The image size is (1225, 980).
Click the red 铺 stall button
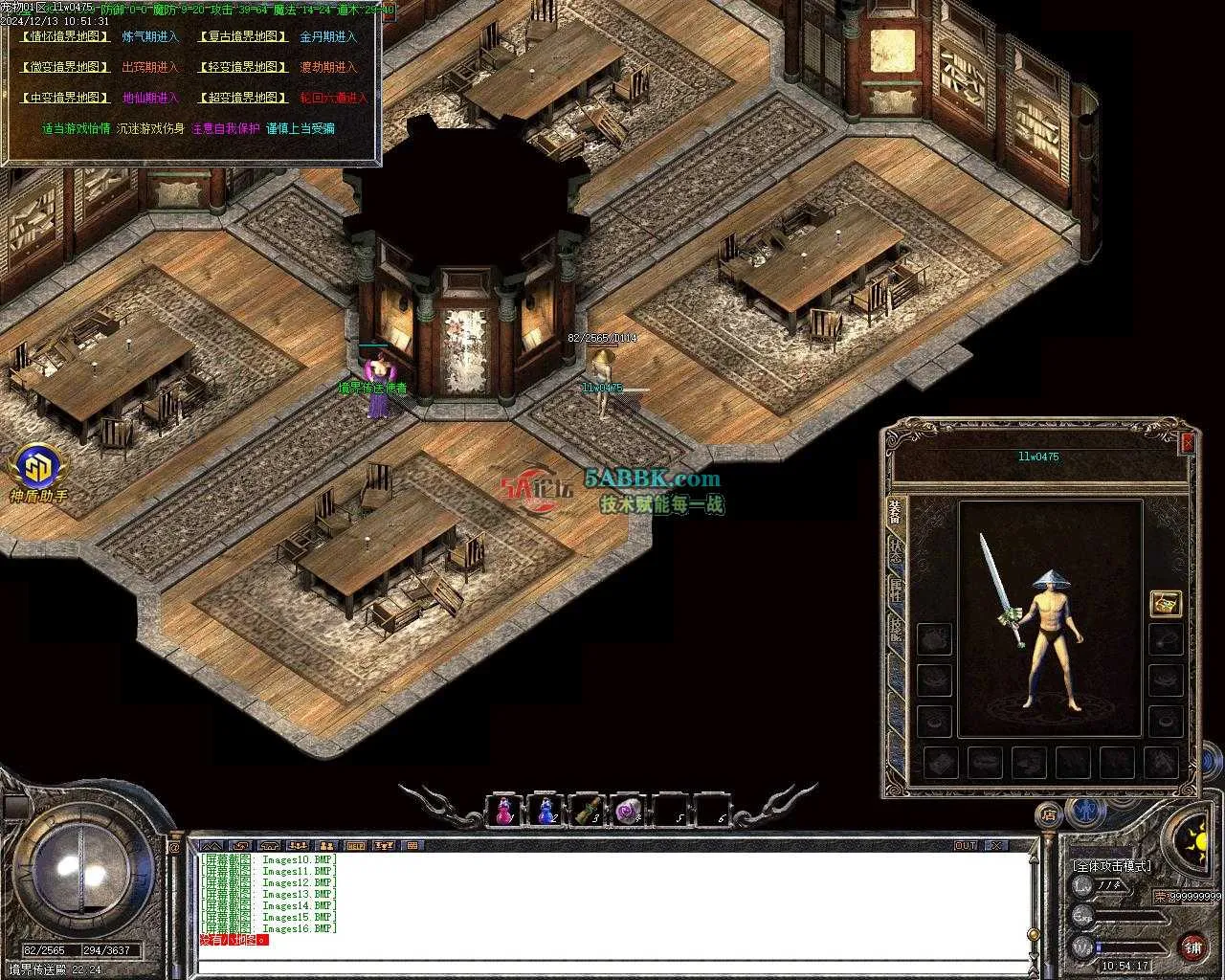[1192, 947]
